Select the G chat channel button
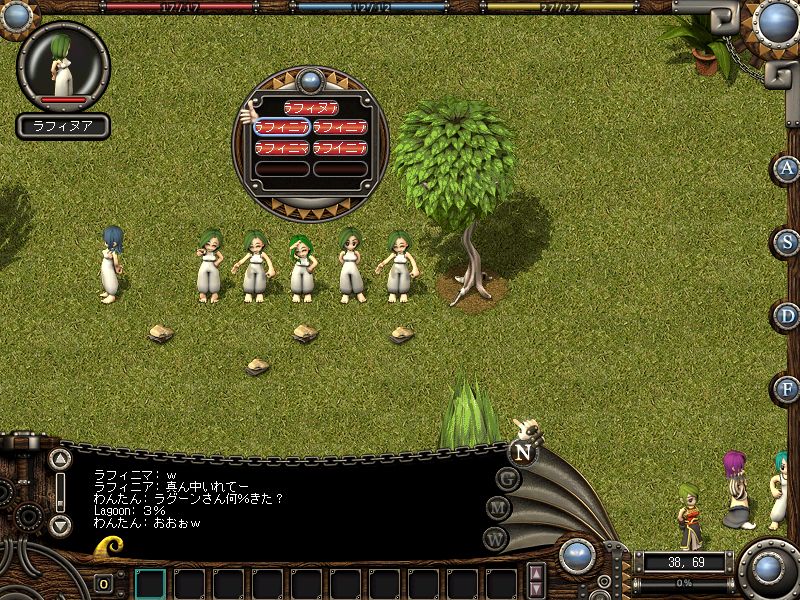This screenshot has height=600, width=800. 508,478
